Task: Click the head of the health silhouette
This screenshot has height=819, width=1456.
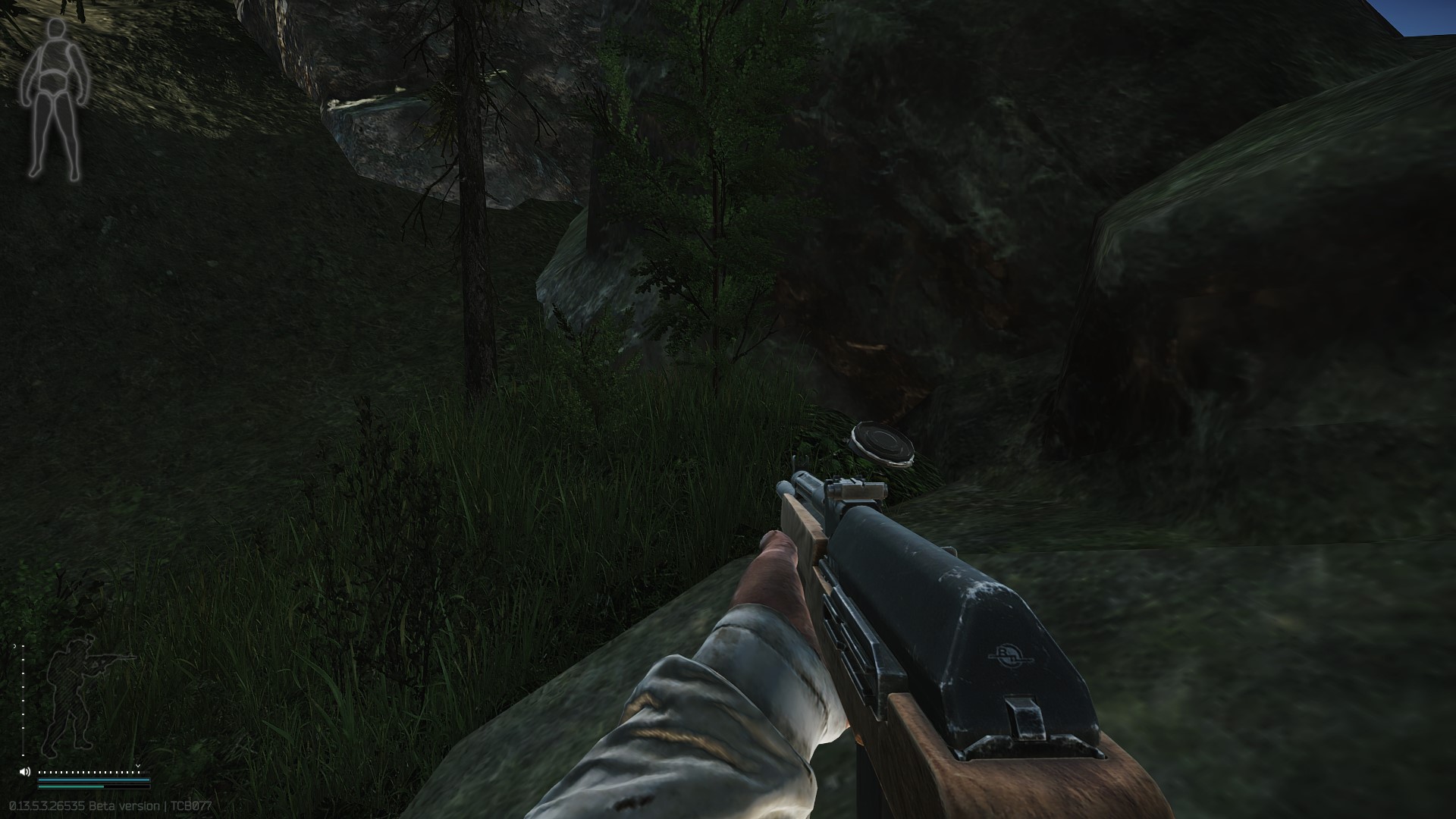Action: click(x=56, y=27)
